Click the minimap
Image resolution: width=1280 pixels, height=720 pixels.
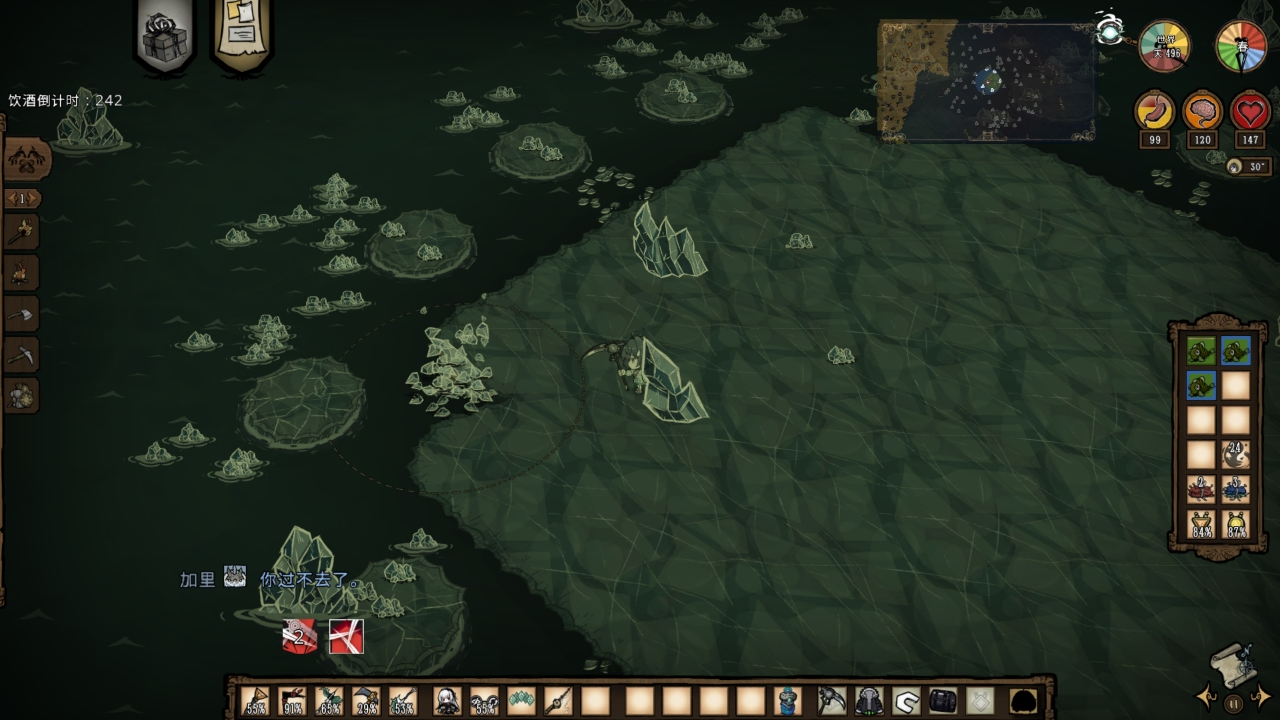click(x=985, y=80)
